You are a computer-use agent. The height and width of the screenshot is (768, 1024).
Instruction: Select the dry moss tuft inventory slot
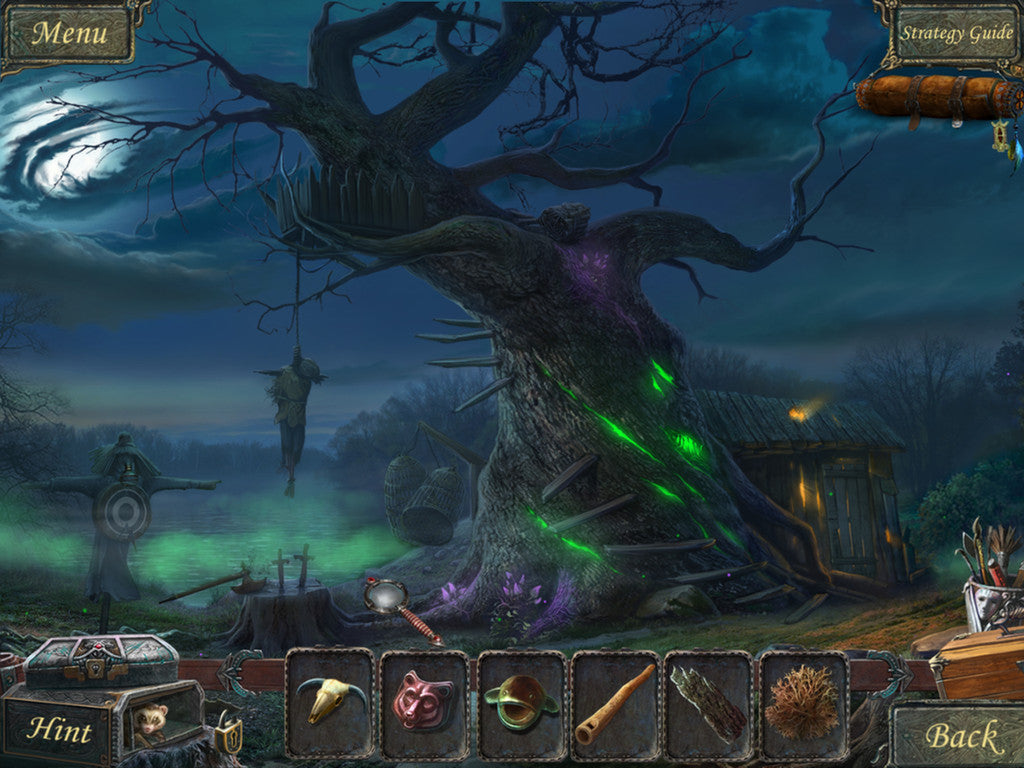802,703
